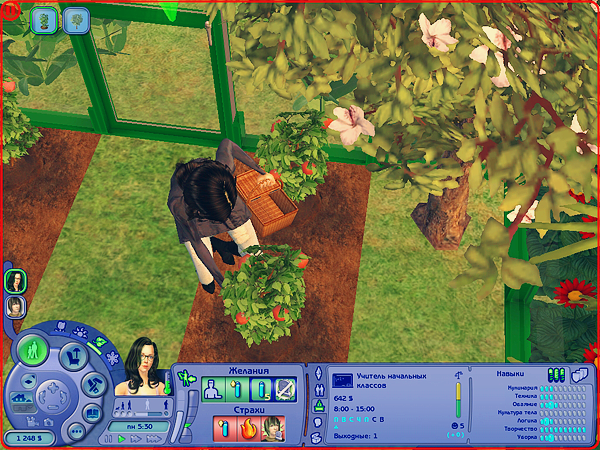Pause the game with the pause button
The height and width of the screenshot is (450, 600).
(108, 438)
